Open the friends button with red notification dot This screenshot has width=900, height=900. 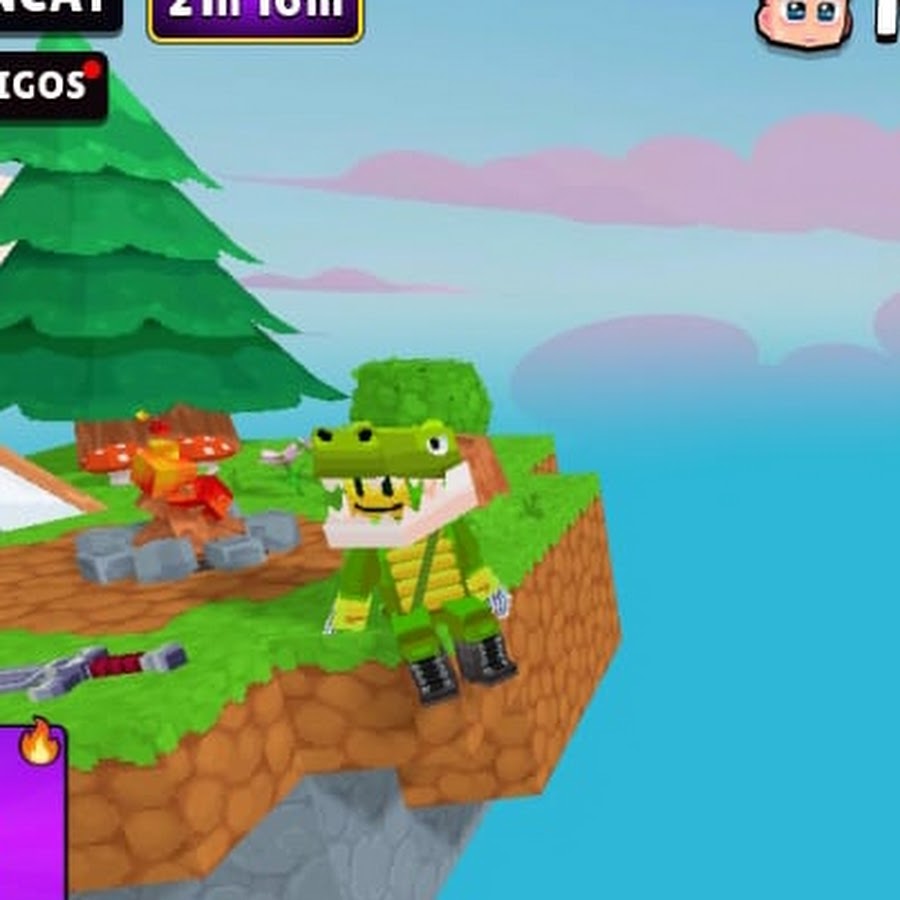[50, 87]
